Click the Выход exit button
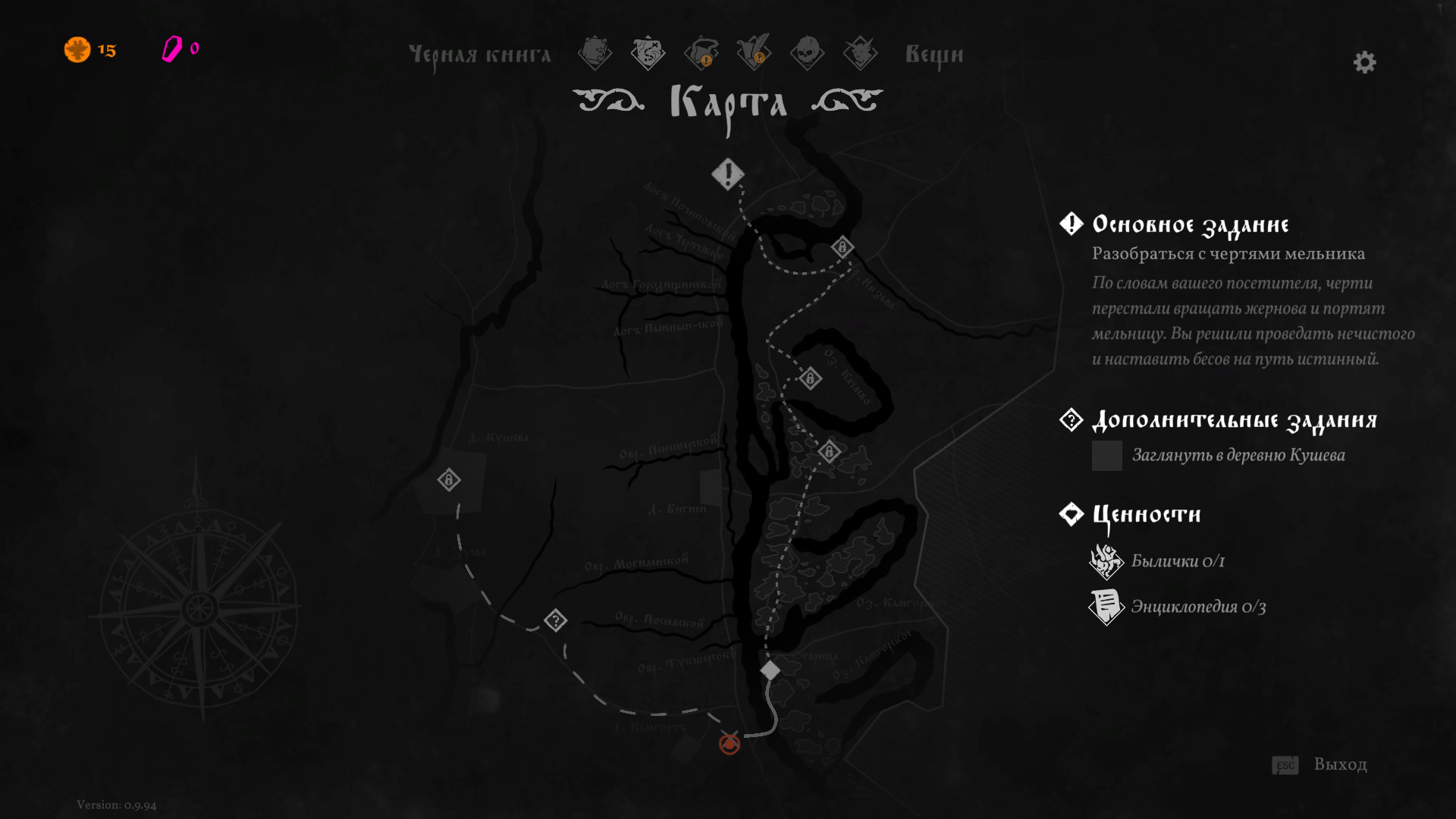 (1339, 764)
